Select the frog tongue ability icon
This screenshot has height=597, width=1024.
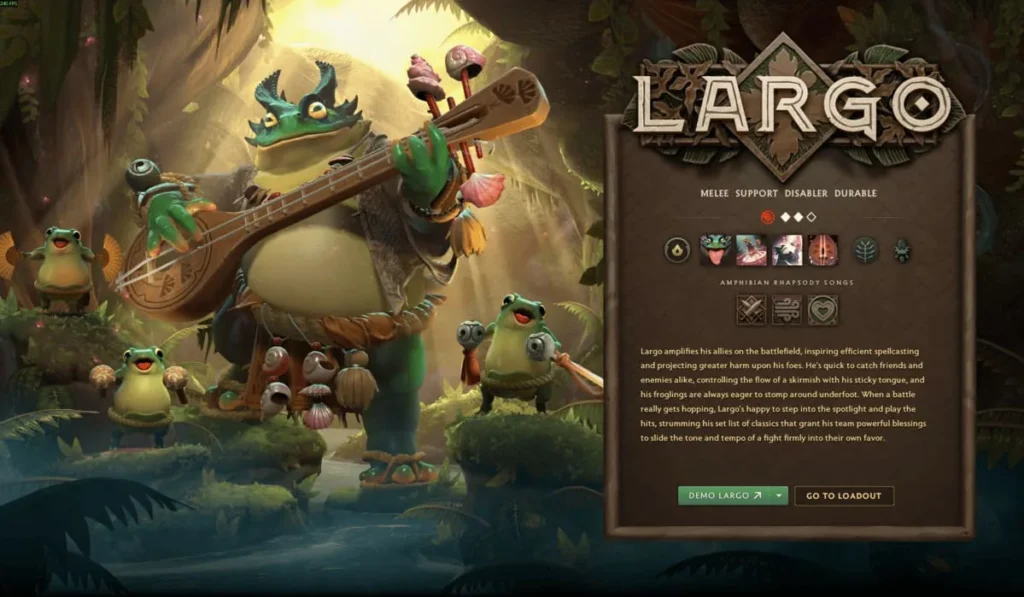pos(716,250)
